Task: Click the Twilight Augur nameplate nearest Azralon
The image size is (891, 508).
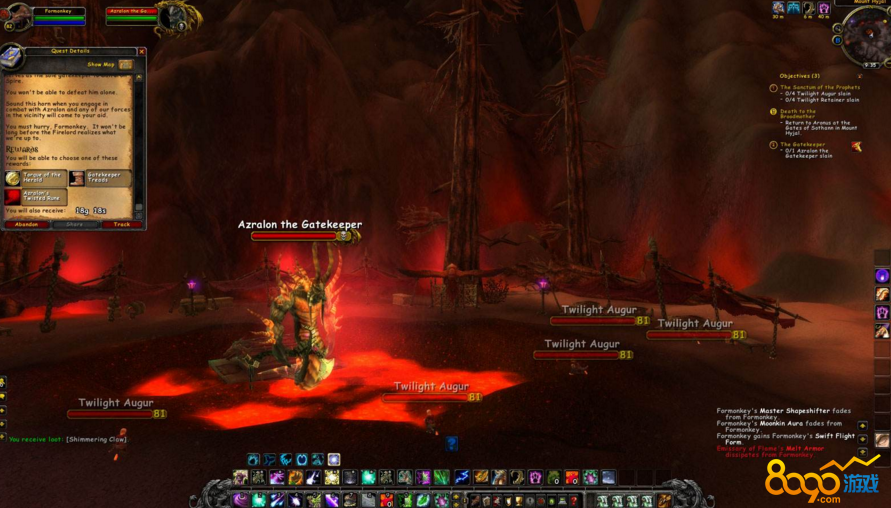Action: point(431,387)
